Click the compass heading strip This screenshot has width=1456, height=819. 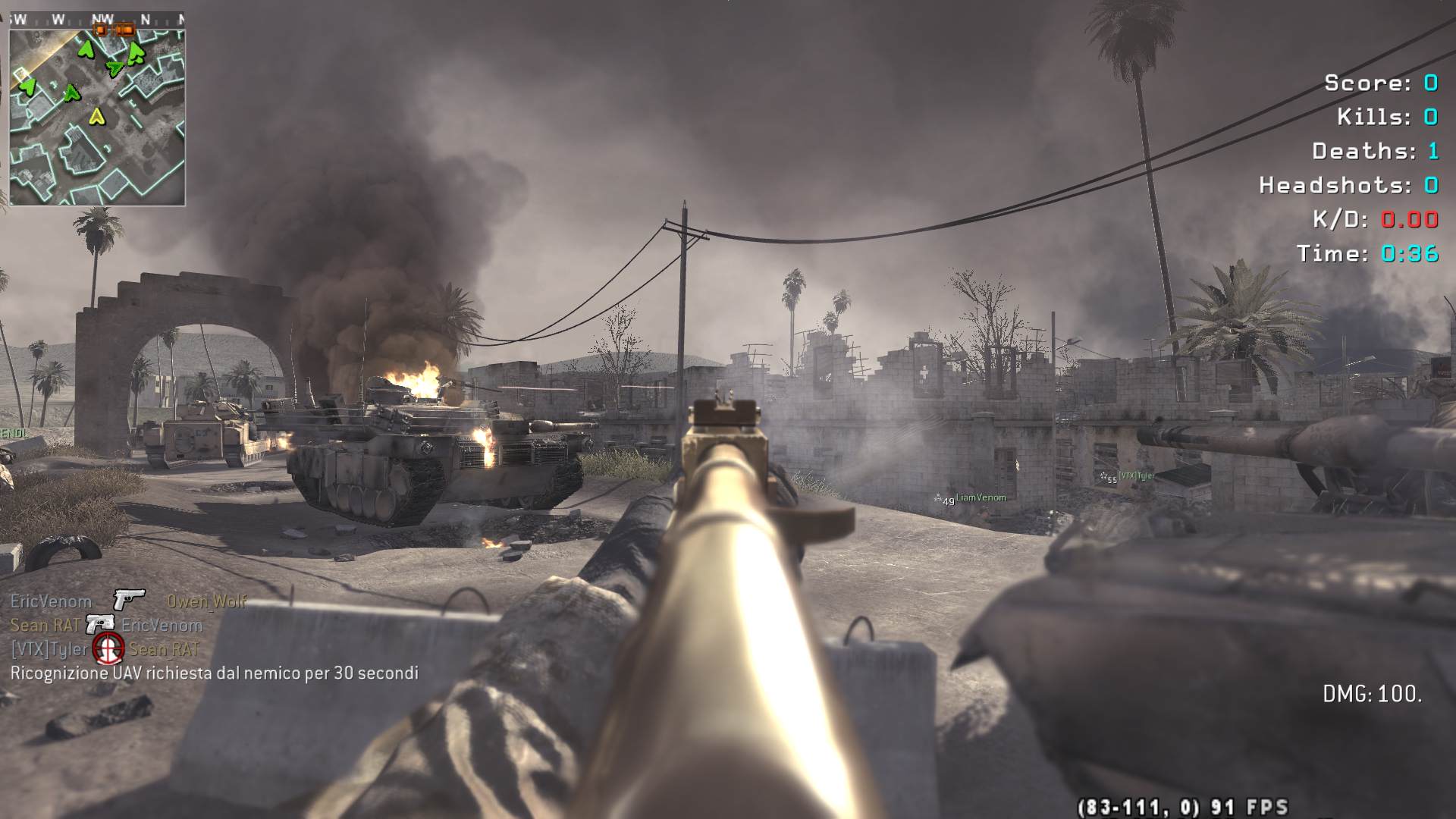point(97,20)
